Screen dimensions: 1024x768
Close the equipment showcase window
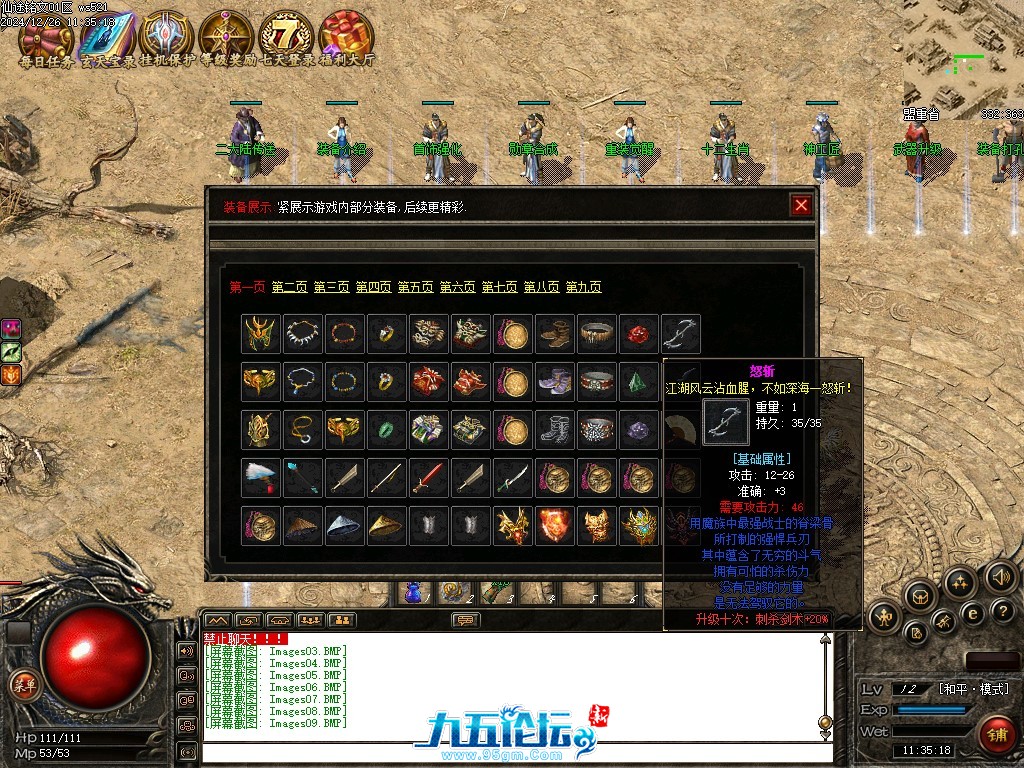pyautogui.click(x=800, y=206)
